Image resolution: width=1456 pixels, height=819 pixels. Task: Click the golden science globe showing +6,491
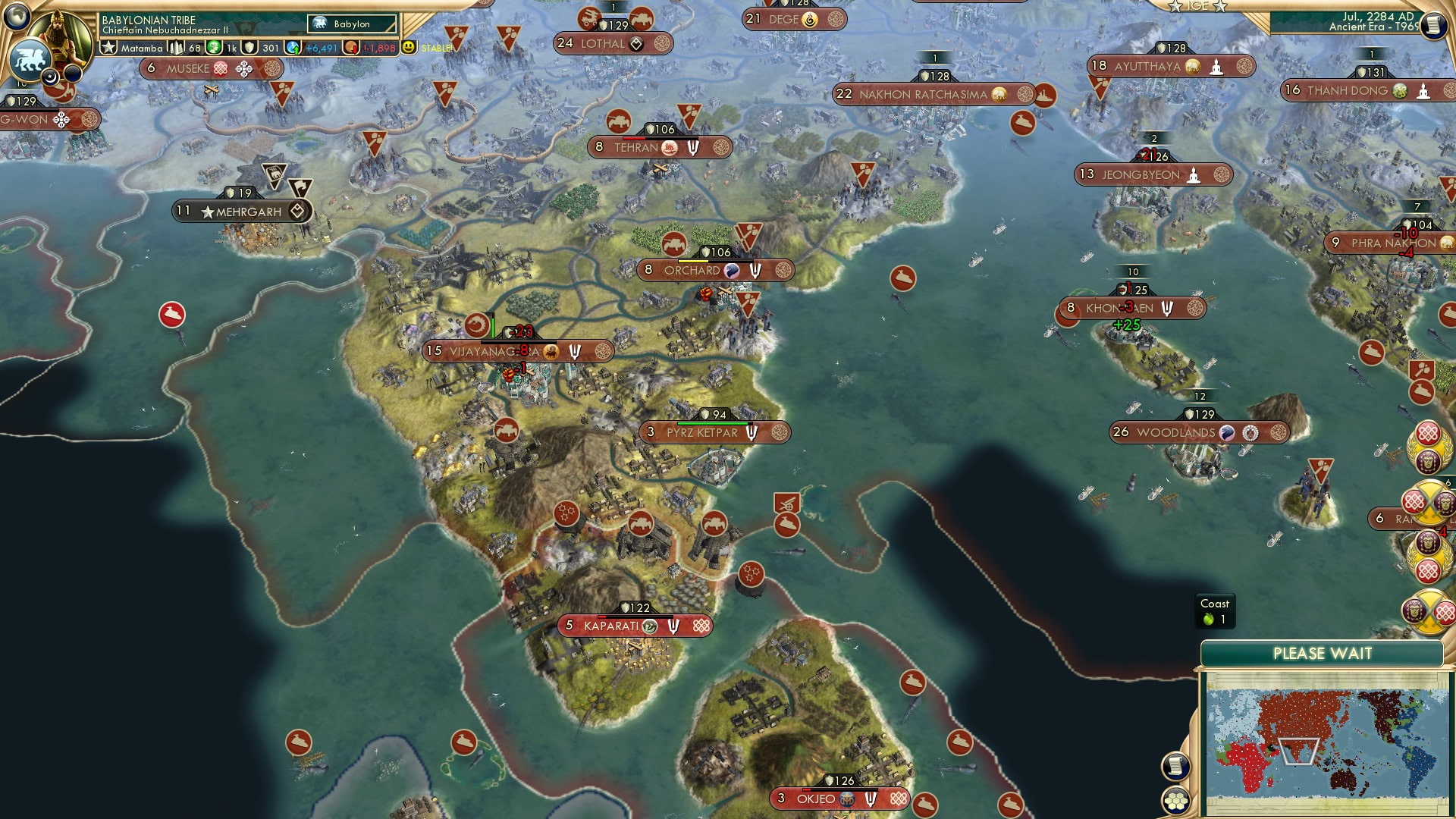tap(293, 46)
